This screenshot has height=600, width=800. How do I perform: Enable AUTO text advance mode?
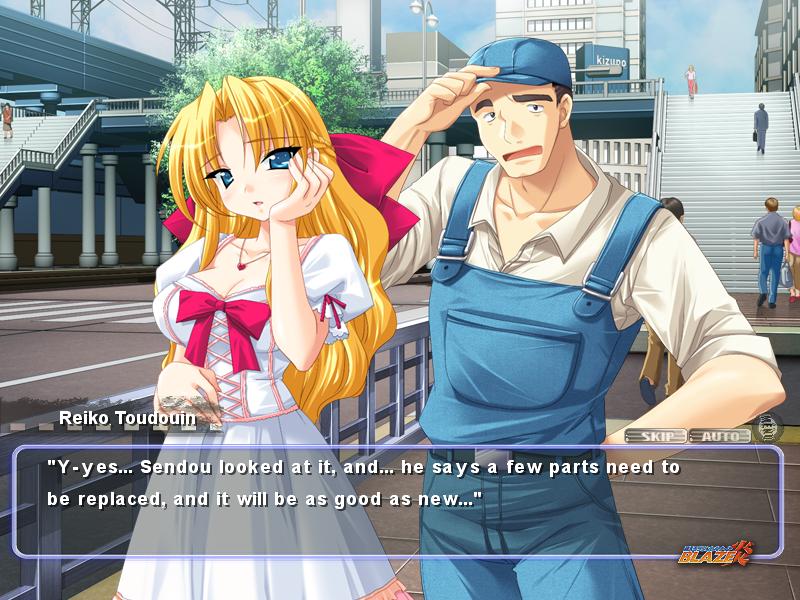[719, 436]
